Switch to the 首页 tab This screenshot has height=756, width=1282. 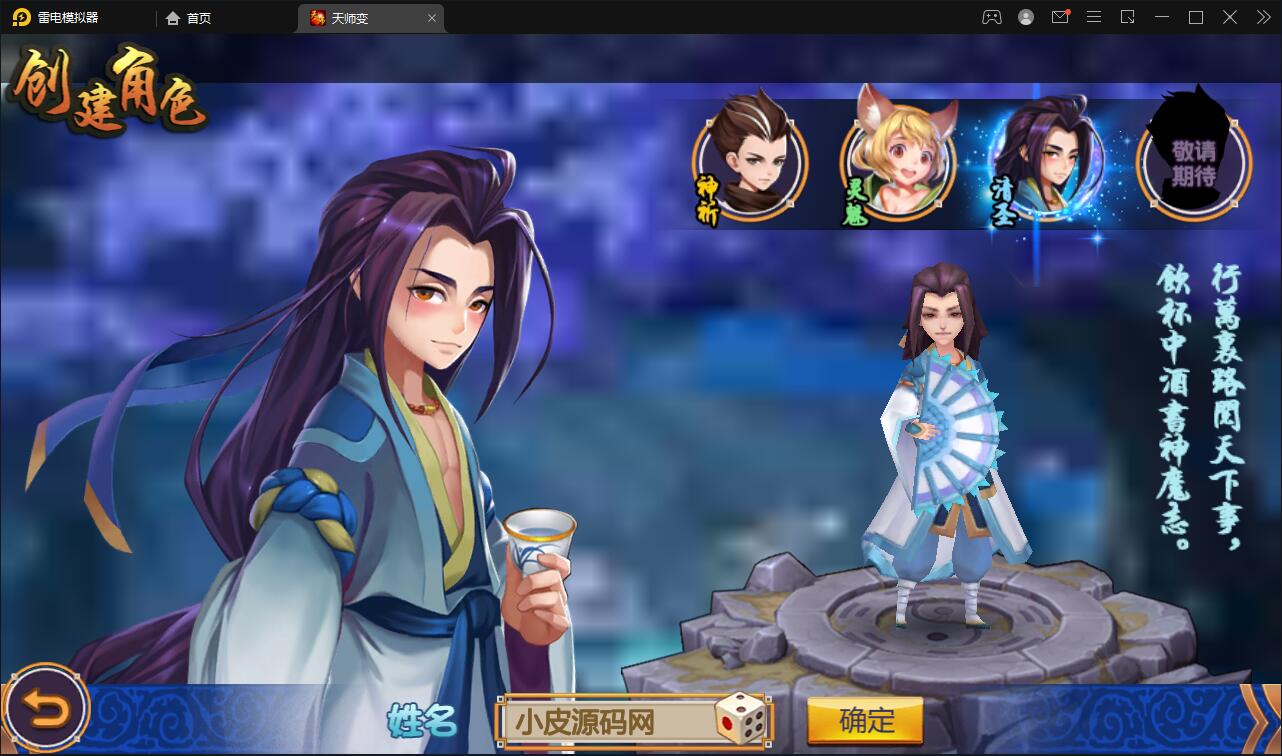click(x=190, y=17)
